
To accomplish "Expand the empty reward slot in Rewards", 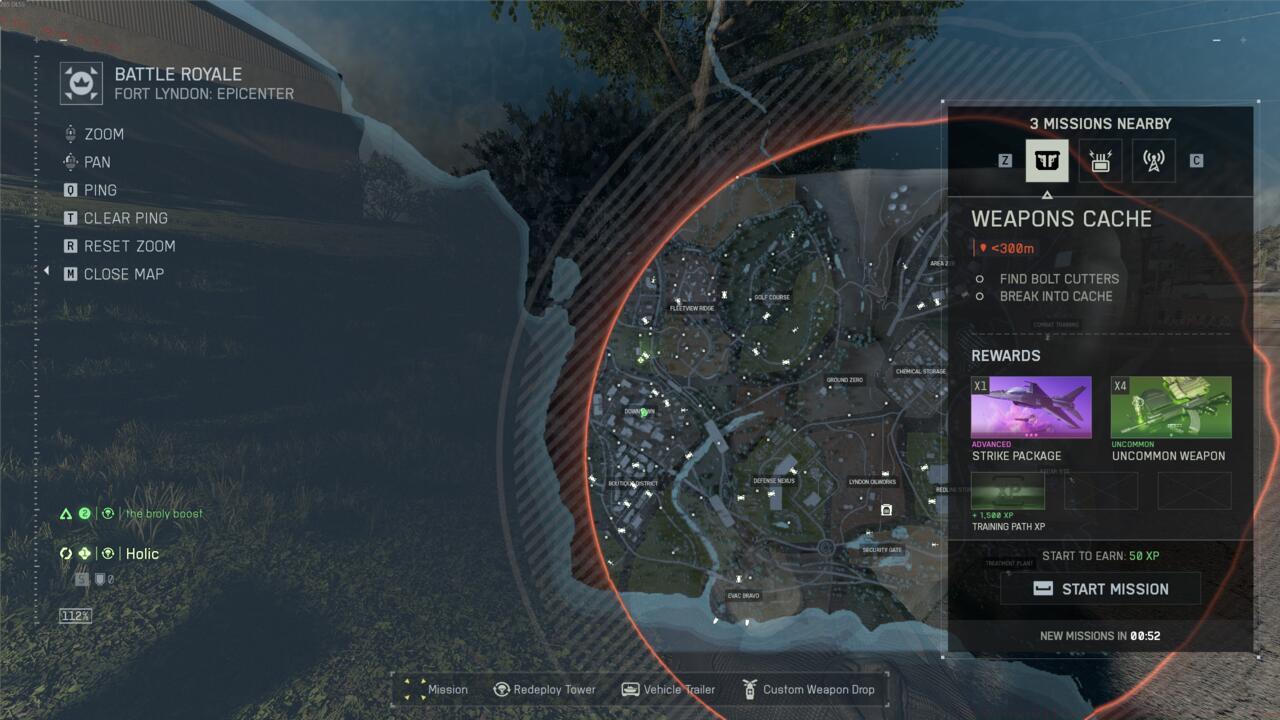I will [1101, 489].
